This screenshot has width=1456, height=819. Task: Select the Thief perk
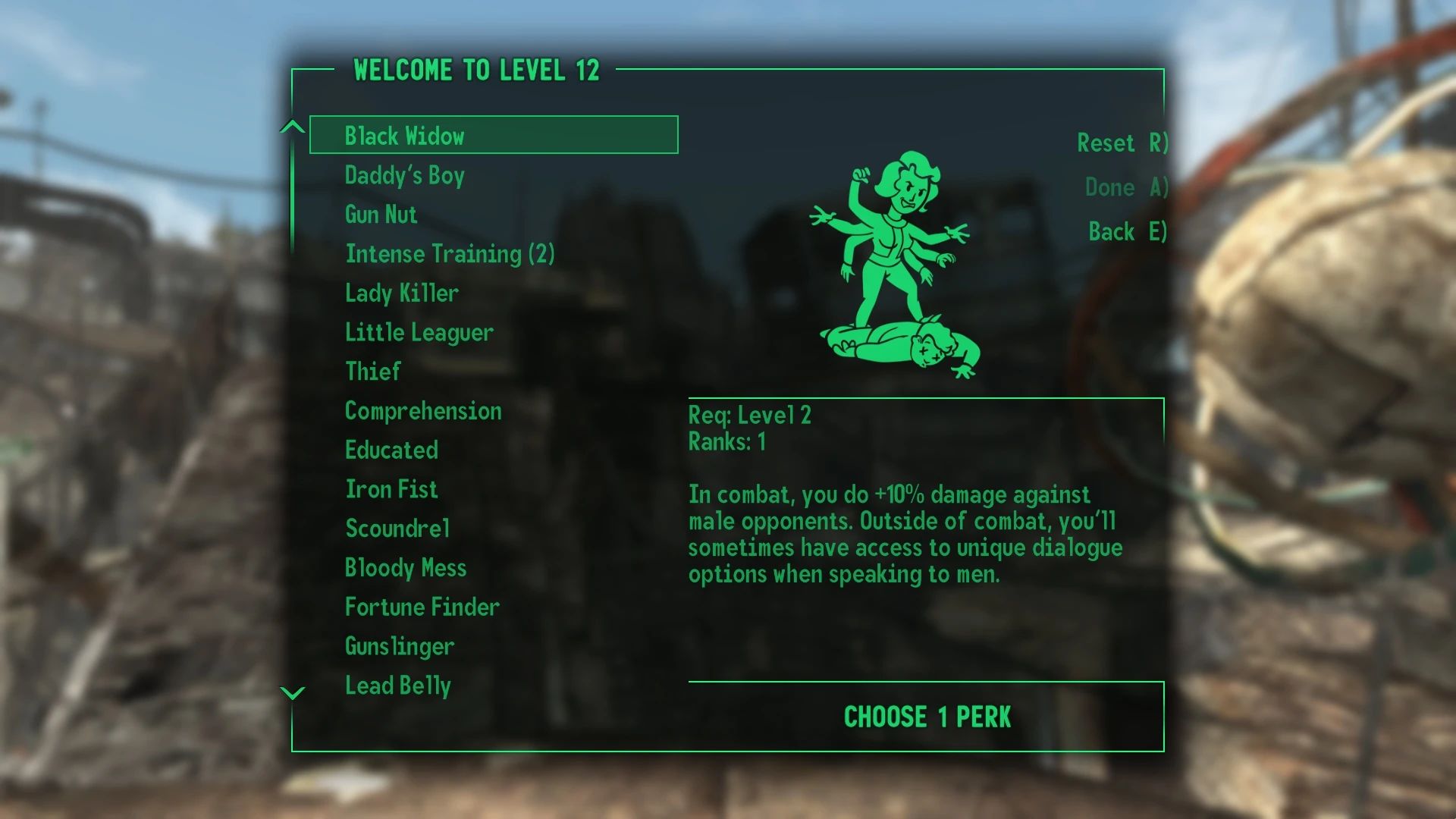pos(372,372)
